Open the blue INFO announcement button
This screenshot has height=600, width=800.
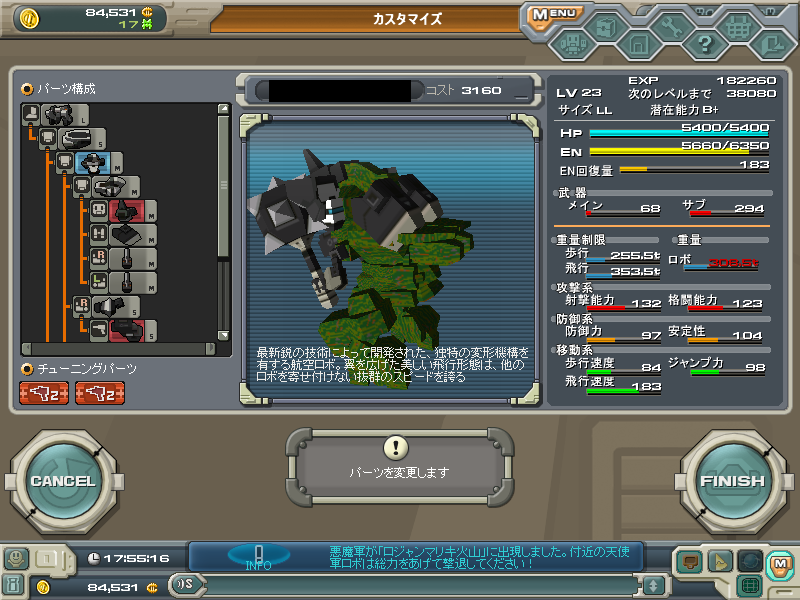click(x=258, y=556)
